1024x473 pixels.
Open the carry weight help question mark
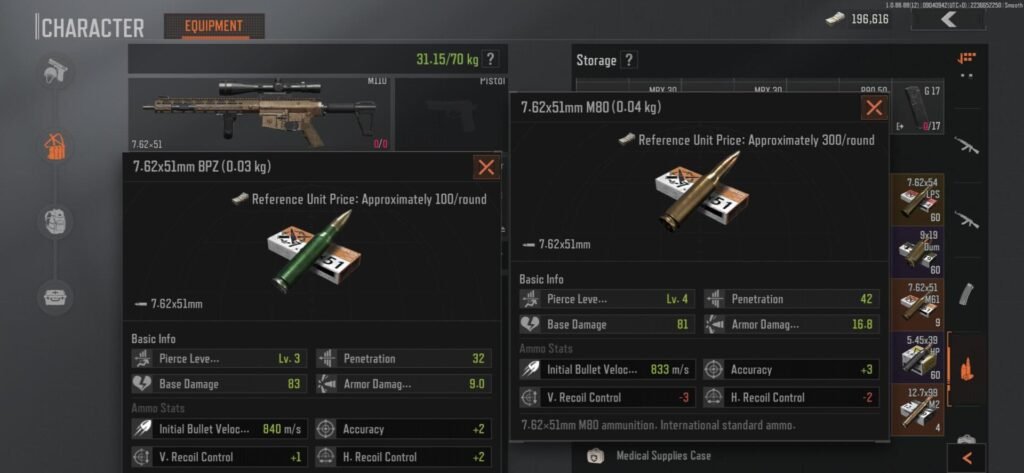[x=490, y=59]
